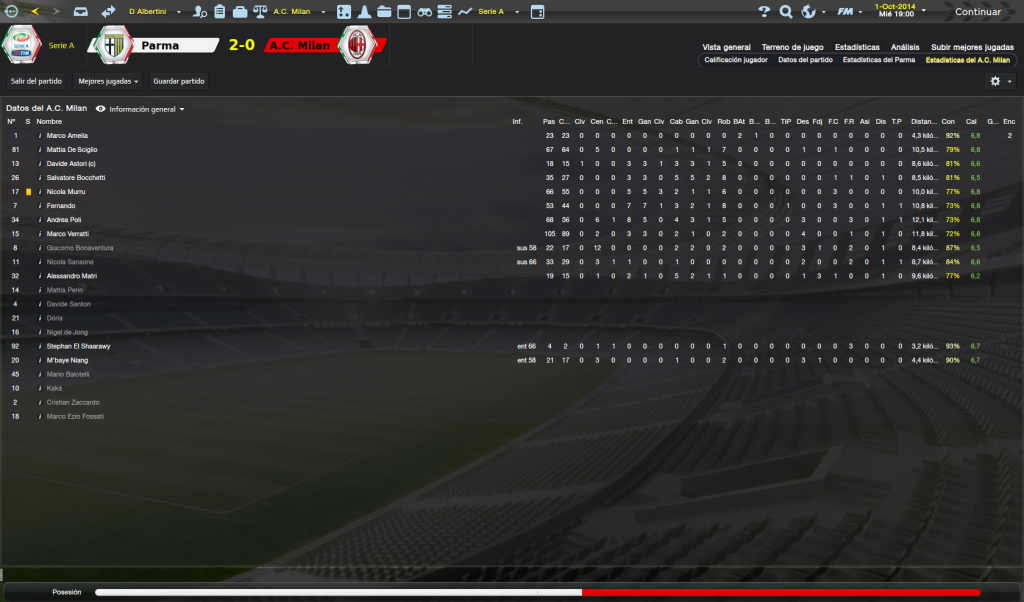Click the Continuar button
1024x602 pixels.
(x=976, y=12)
